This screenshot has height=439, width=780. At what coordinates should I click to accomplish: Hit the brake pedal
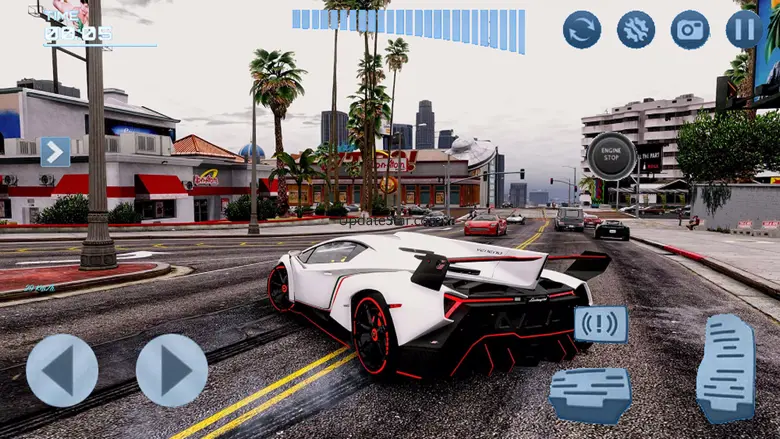[590, 393]
